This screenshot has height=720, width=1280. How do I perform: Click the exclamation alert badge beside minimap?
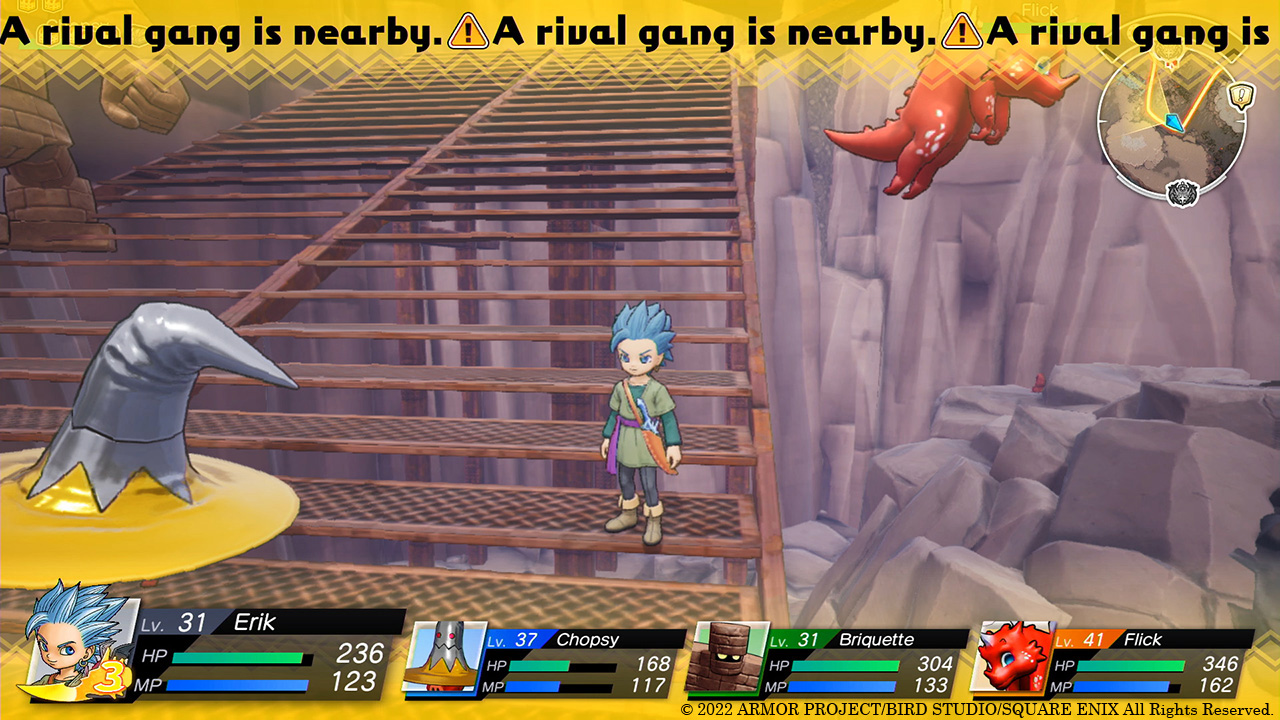click(1240, 96)
